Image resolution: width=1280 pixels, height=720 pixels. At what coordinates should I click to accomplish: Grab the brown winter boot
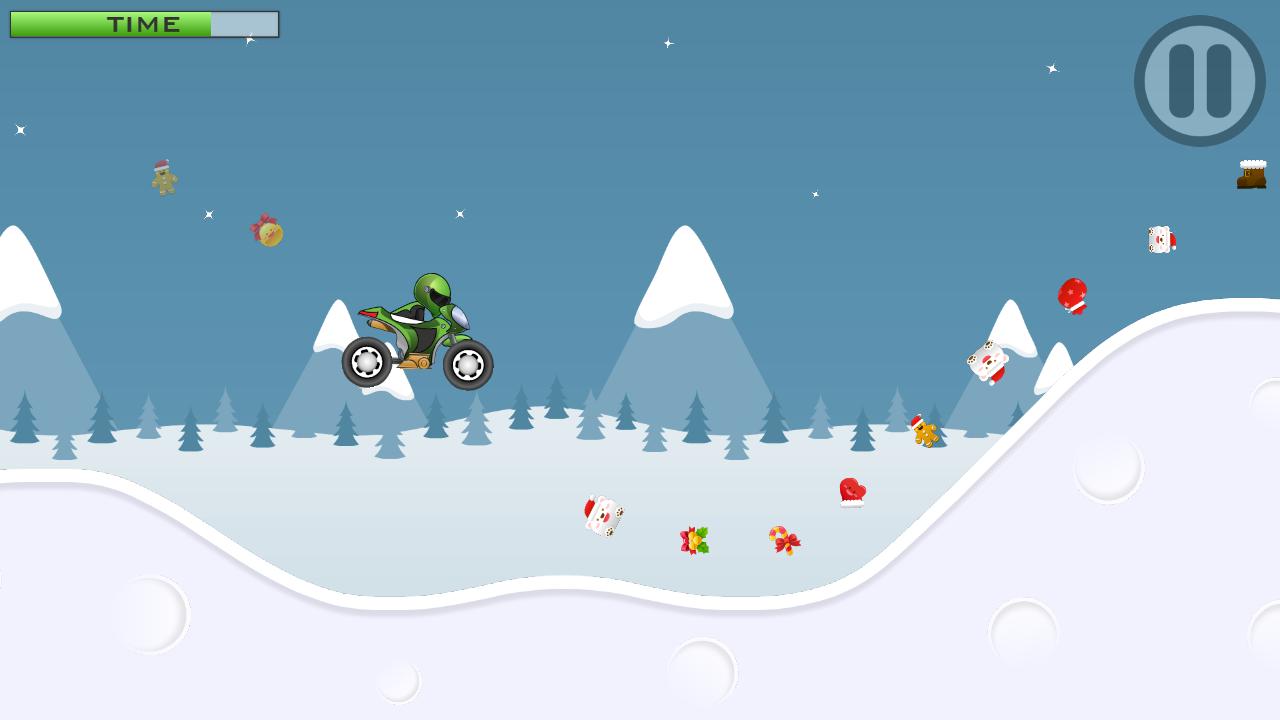click(1249, 174)
